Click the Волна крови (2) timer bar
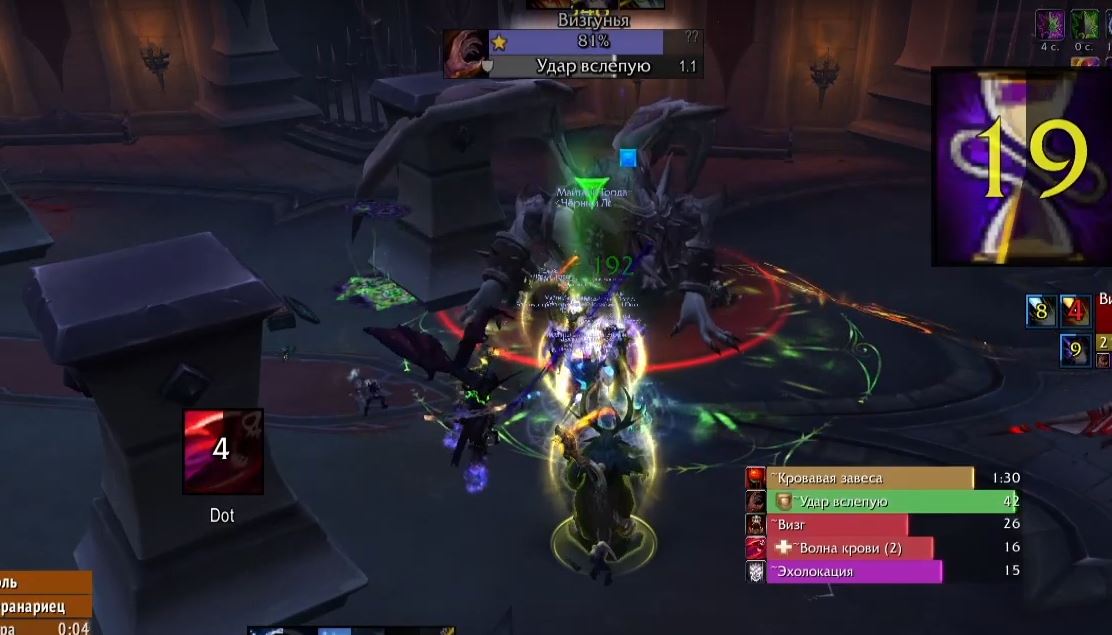Screen dimensions: 1112x635 pyautogui.click(x=850, y=548)
